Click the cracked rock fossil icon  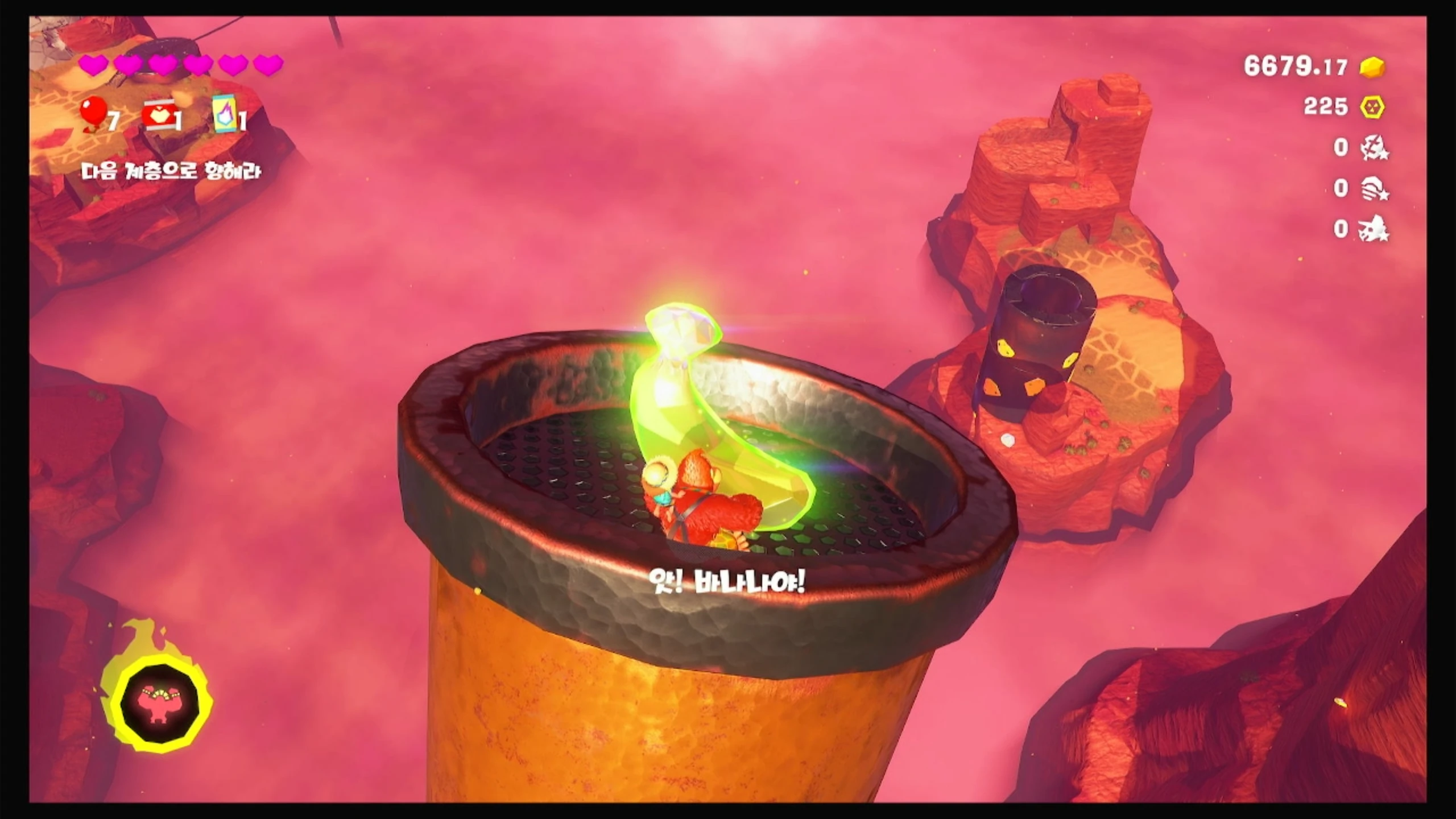tap(1373, 148)
